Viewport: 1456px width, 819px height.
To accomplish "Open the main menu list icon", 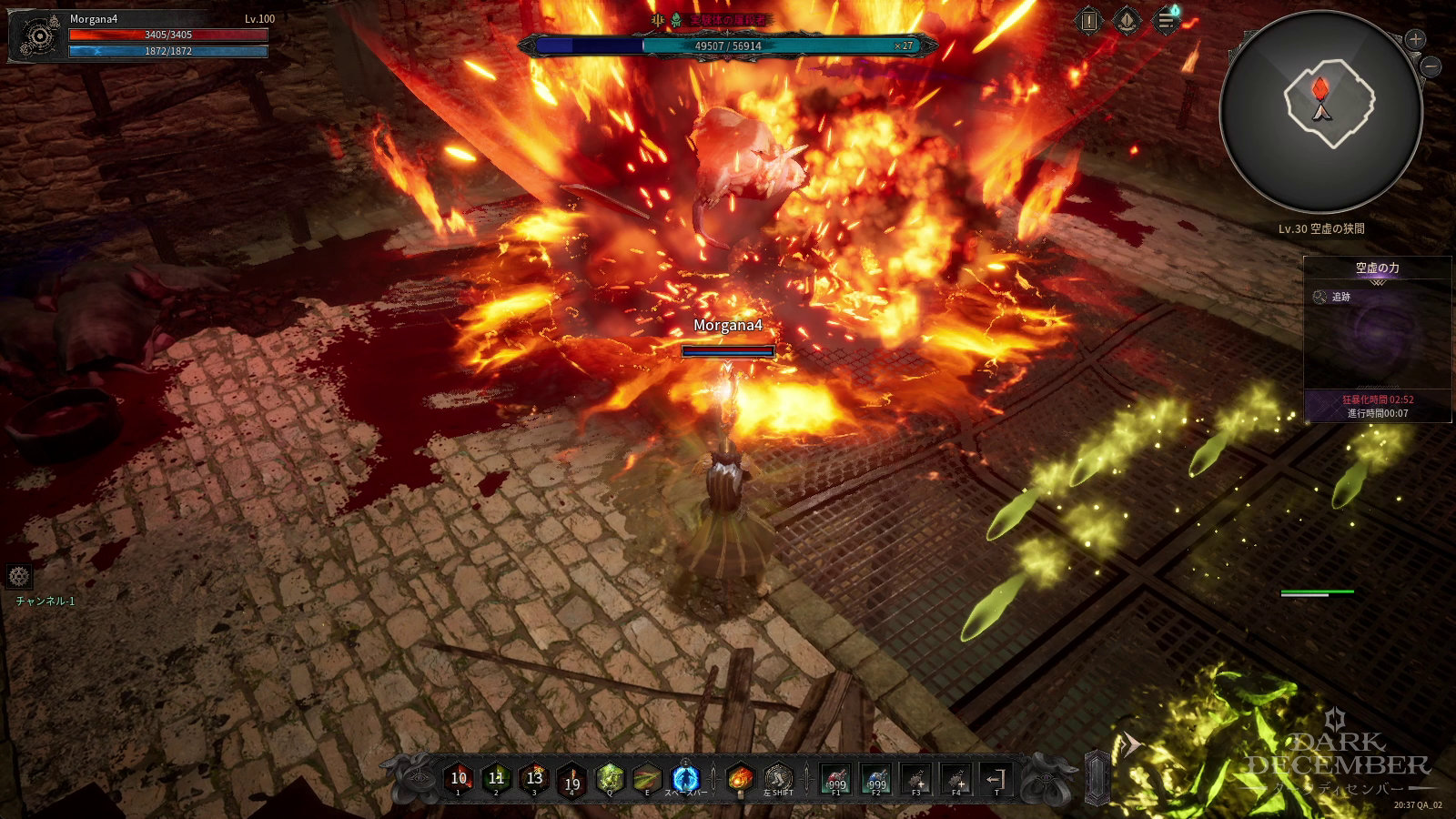I will click(1166, 21).
